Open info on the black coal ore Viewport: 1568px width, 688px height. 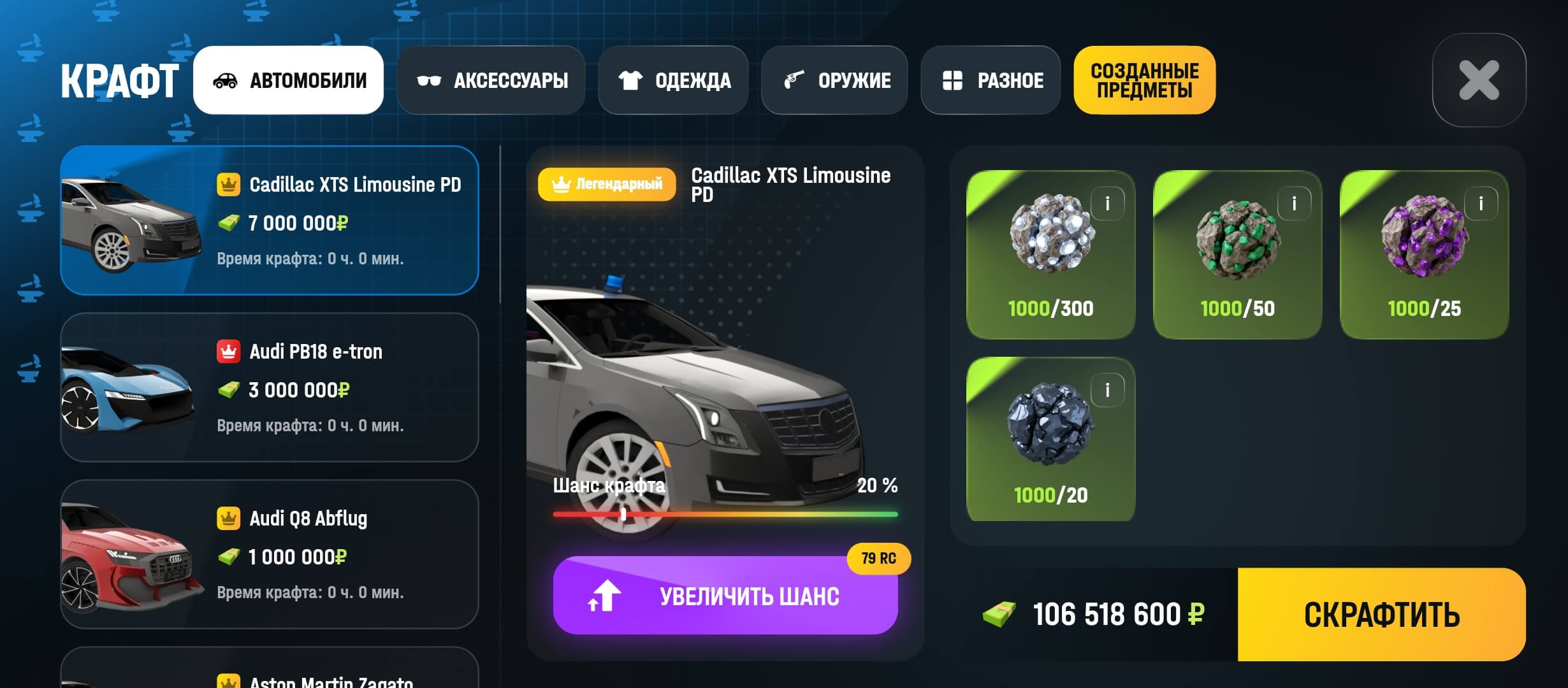coord(1107,390)
